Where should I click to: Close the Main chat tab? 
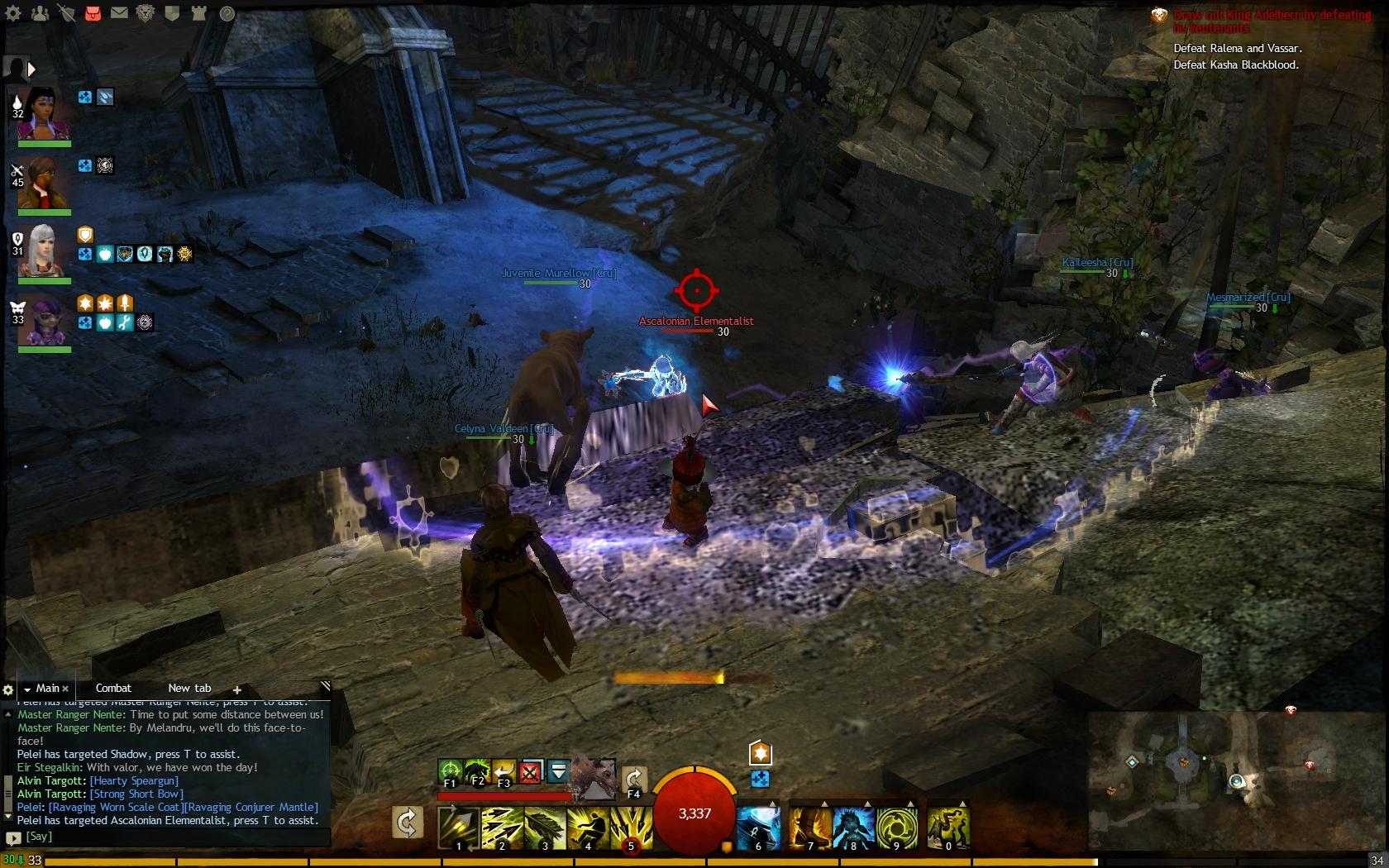click(66, 689)
